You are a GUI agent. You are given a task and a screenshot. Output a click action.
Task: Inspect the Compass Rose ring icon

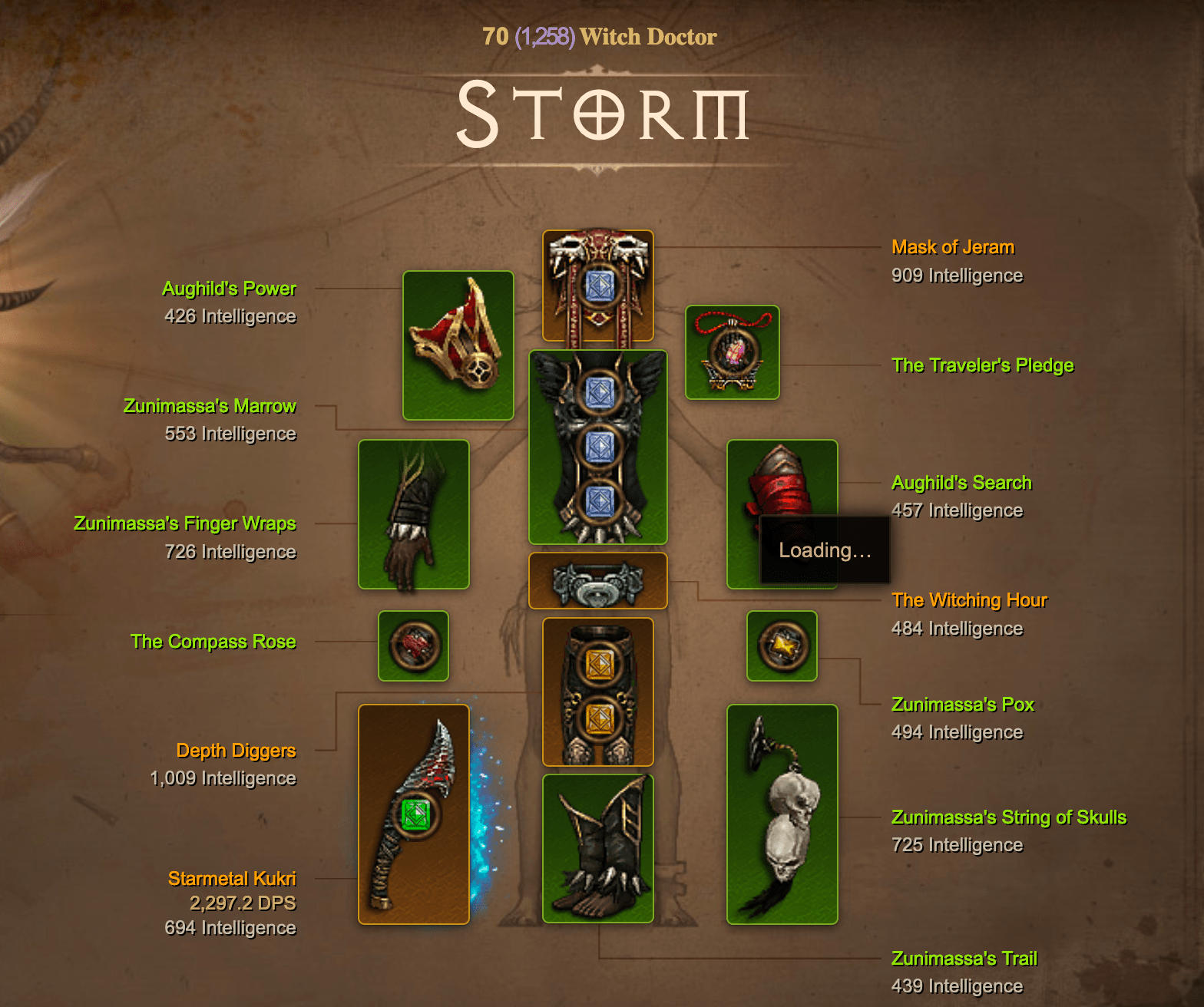413,645
